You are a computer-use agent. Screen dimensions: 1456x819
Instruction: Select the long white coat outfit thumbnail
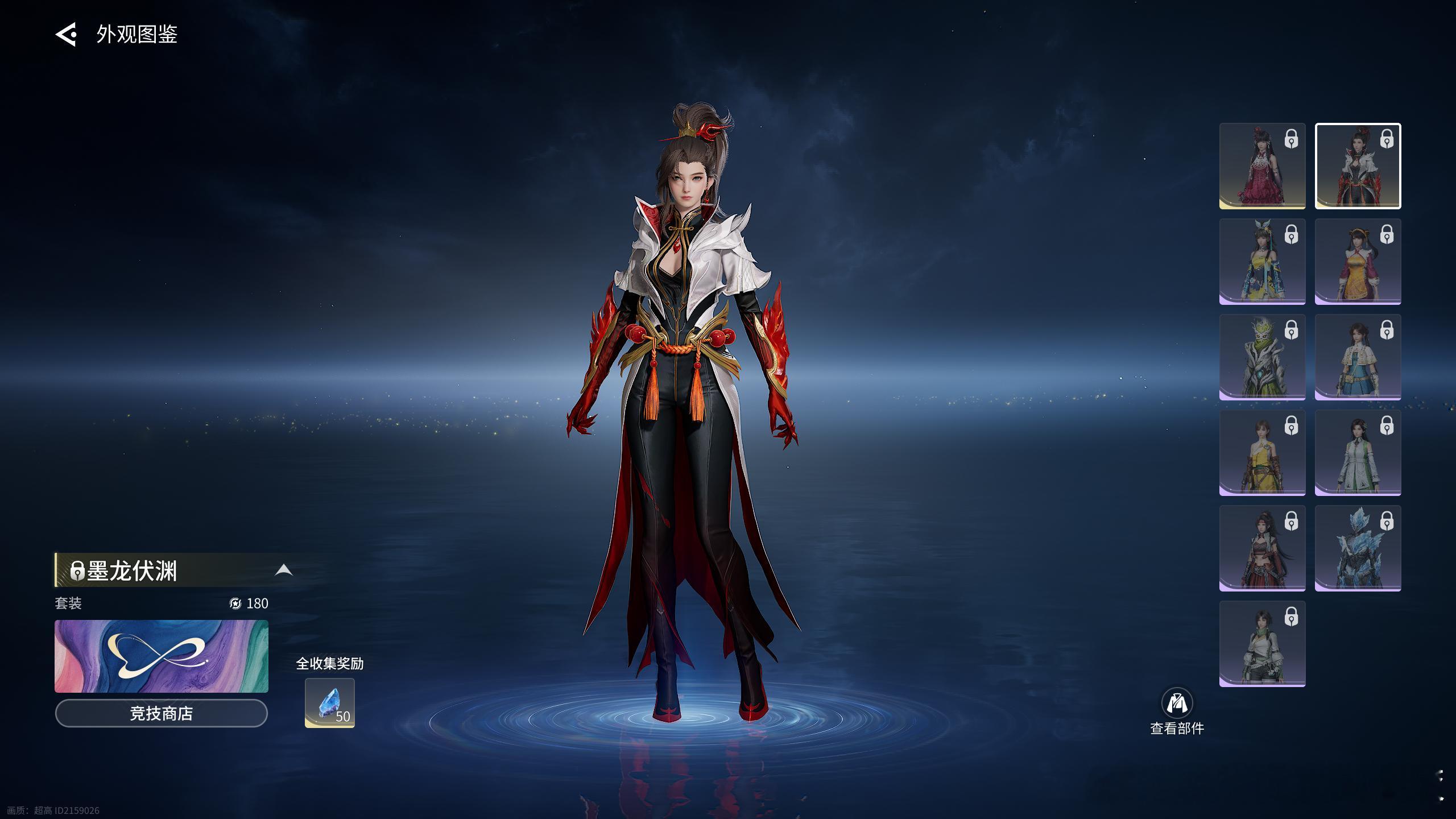[1358, 453]
